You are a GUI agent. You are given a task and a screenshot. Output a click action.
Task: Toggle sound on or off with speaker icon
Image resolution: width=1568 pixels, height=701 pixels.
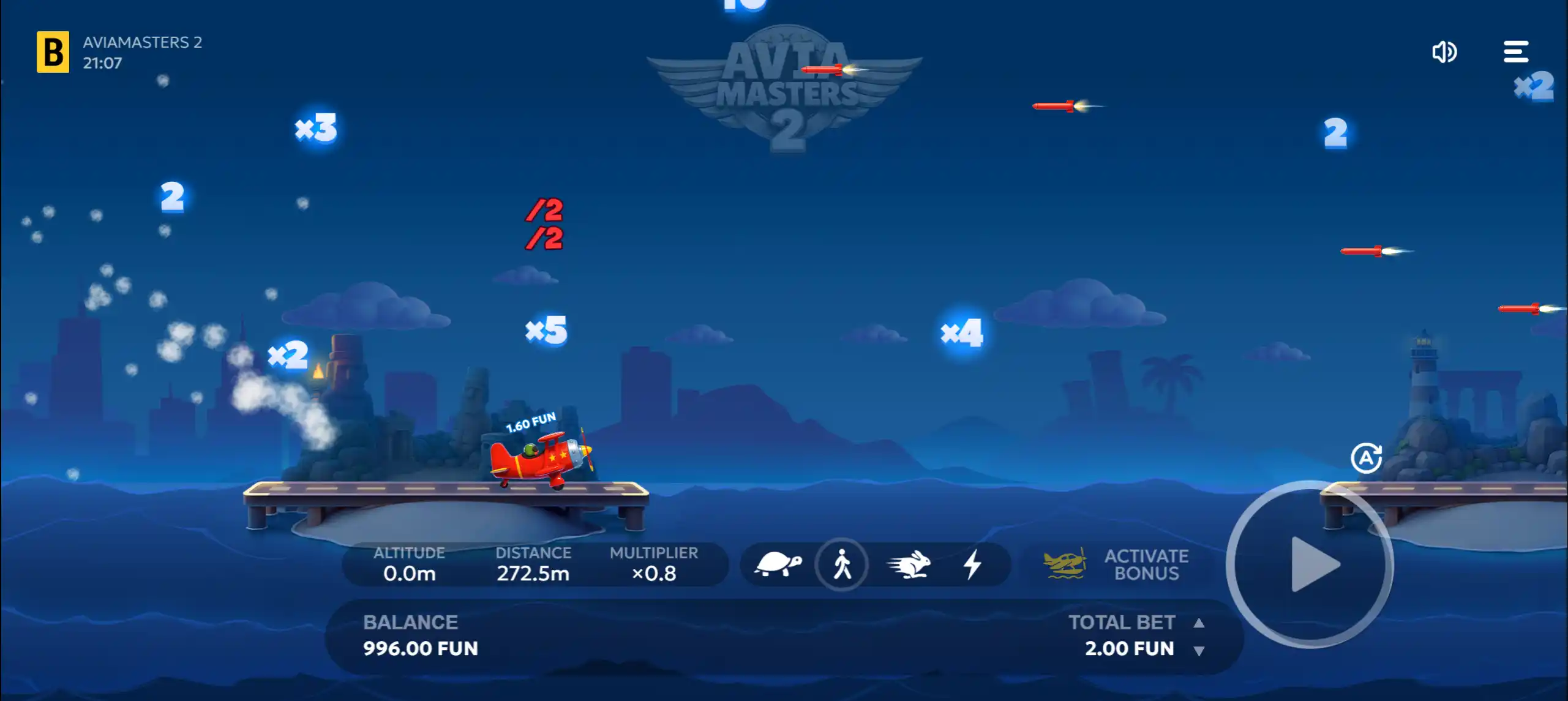click(x=1445, y=52)
